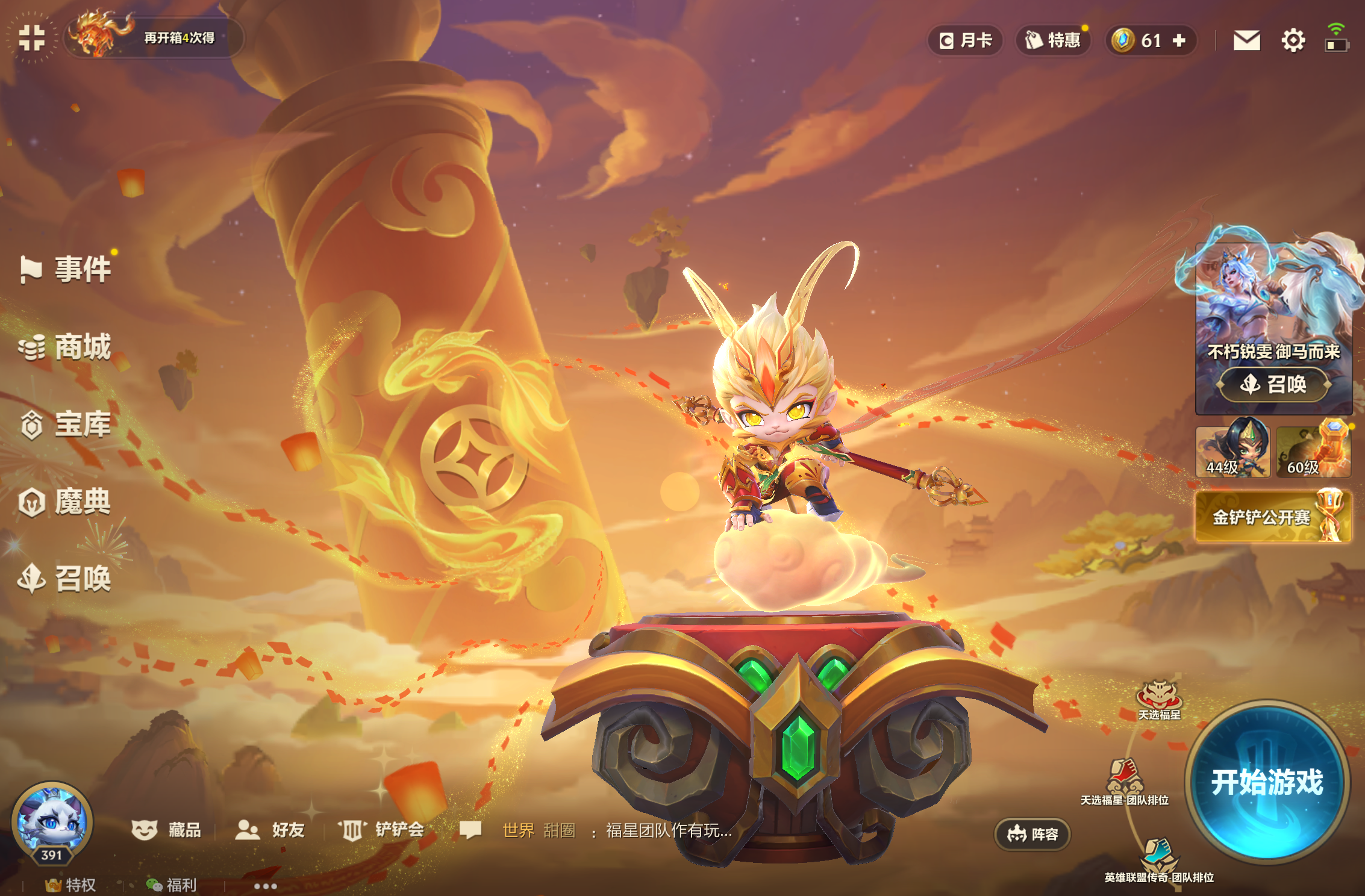The height and width of the screenshot is (896, 1365).
Task: Open the 福利 welfare rewards
Action: click(x=172, y=885)
